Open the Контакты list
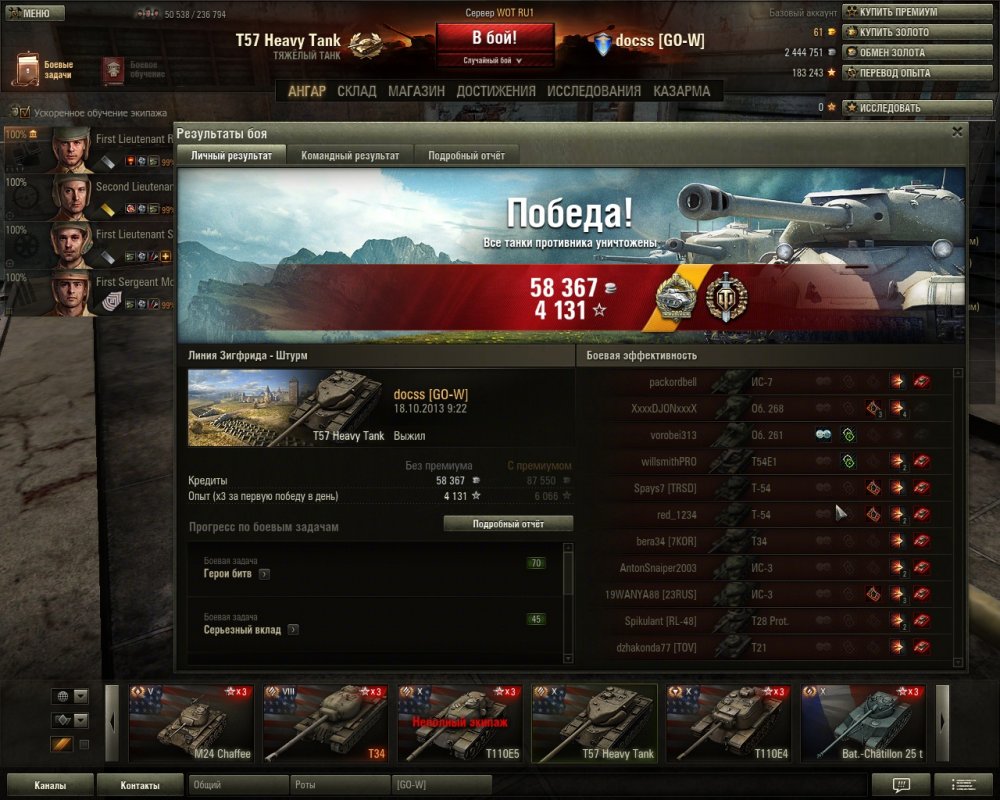 (x=139, y=785)
